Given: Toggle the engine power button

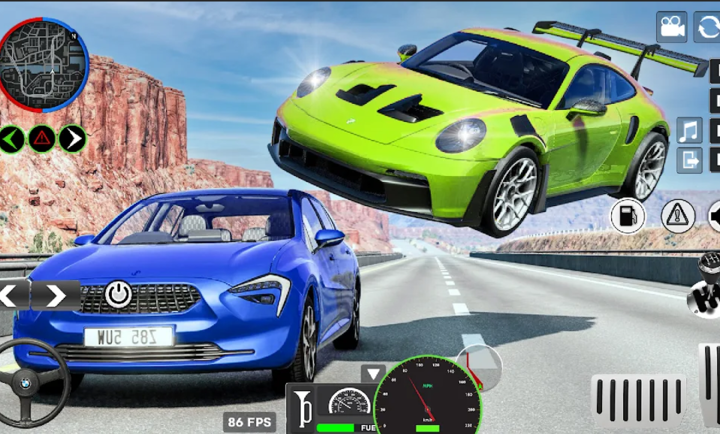Looking at the screenshot, I should pos(118,294).
